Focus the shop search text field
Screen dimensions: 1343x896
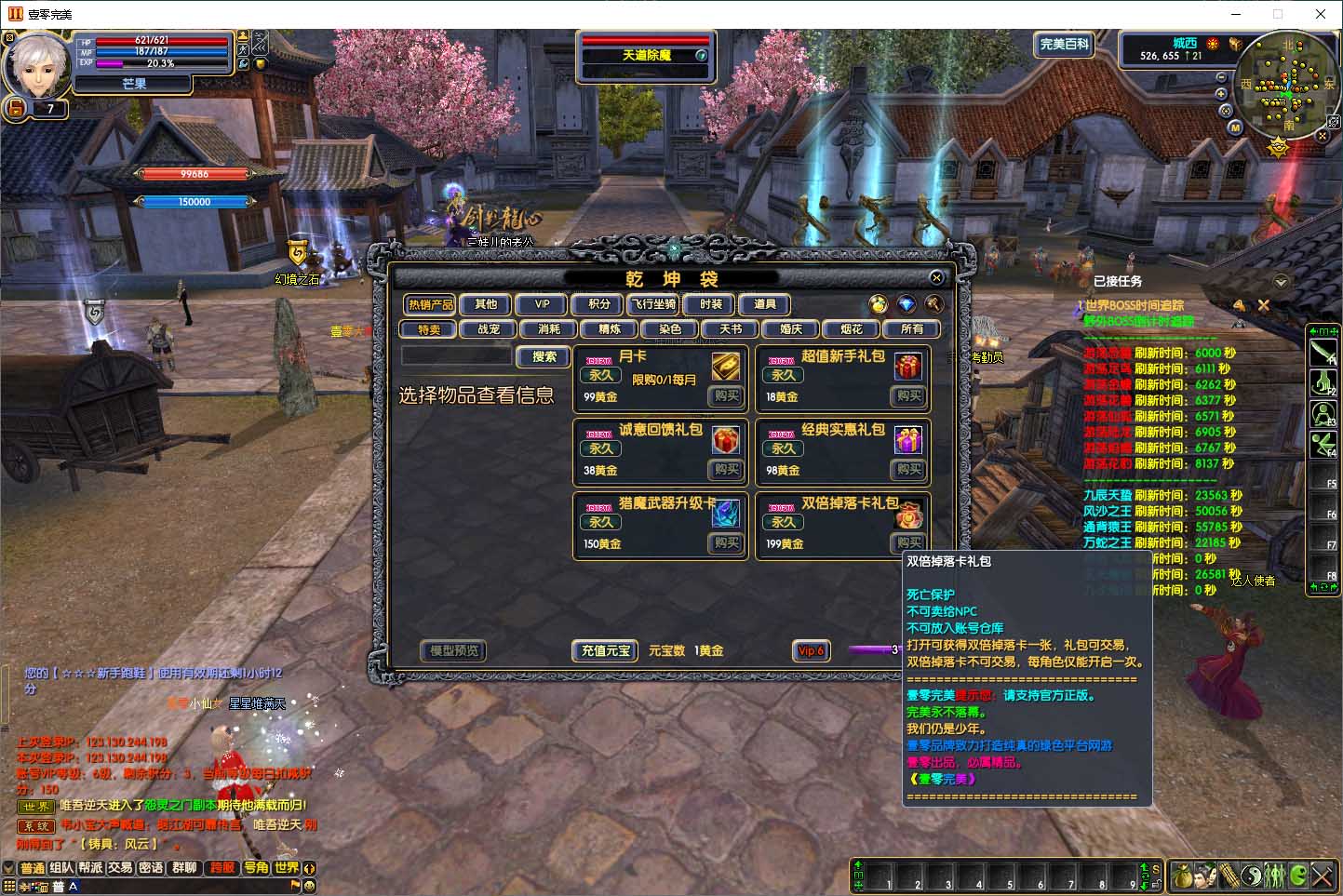[x=456, y=356]
